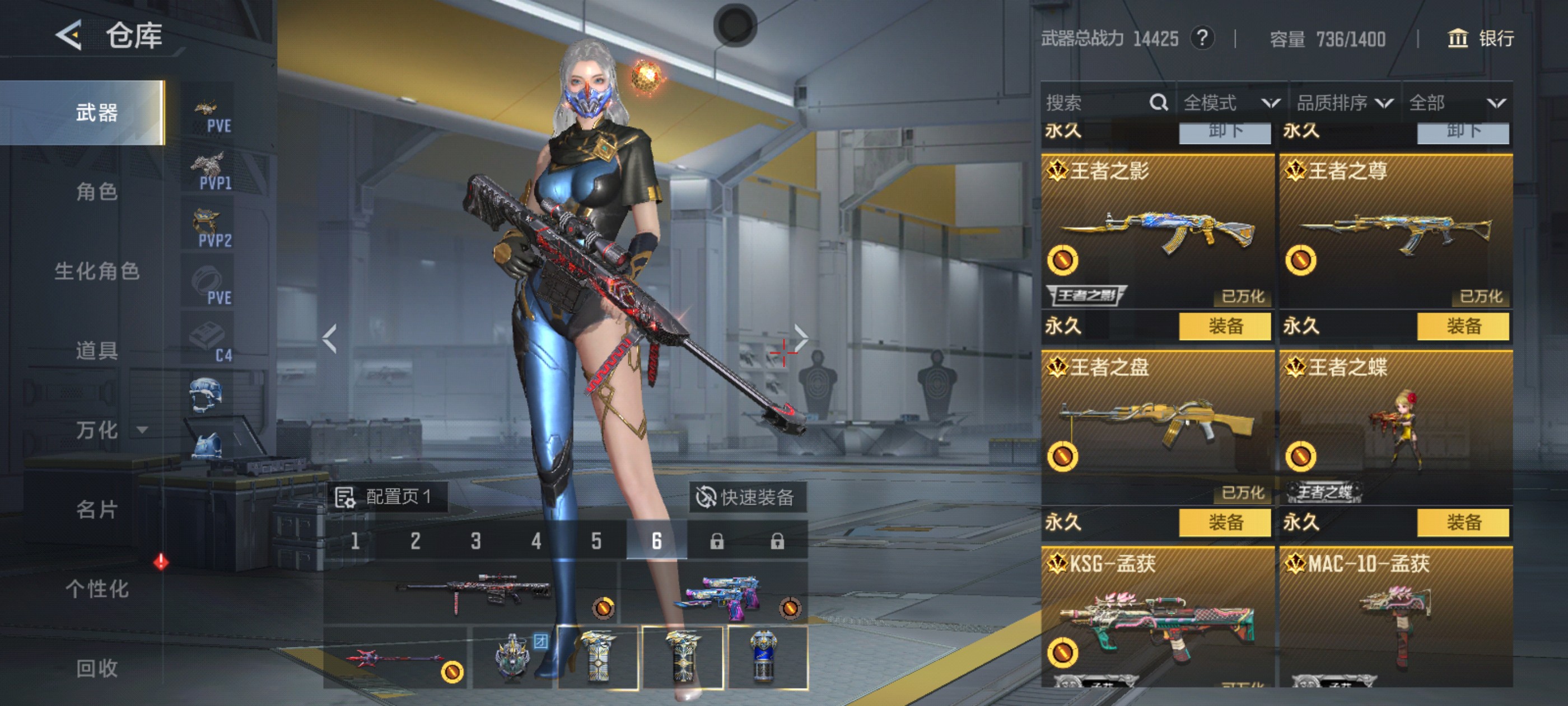Go back from the 仓库 screen
Viewport: 1568px width, 706px height.
pyautogui.click(x=69, y=35)
